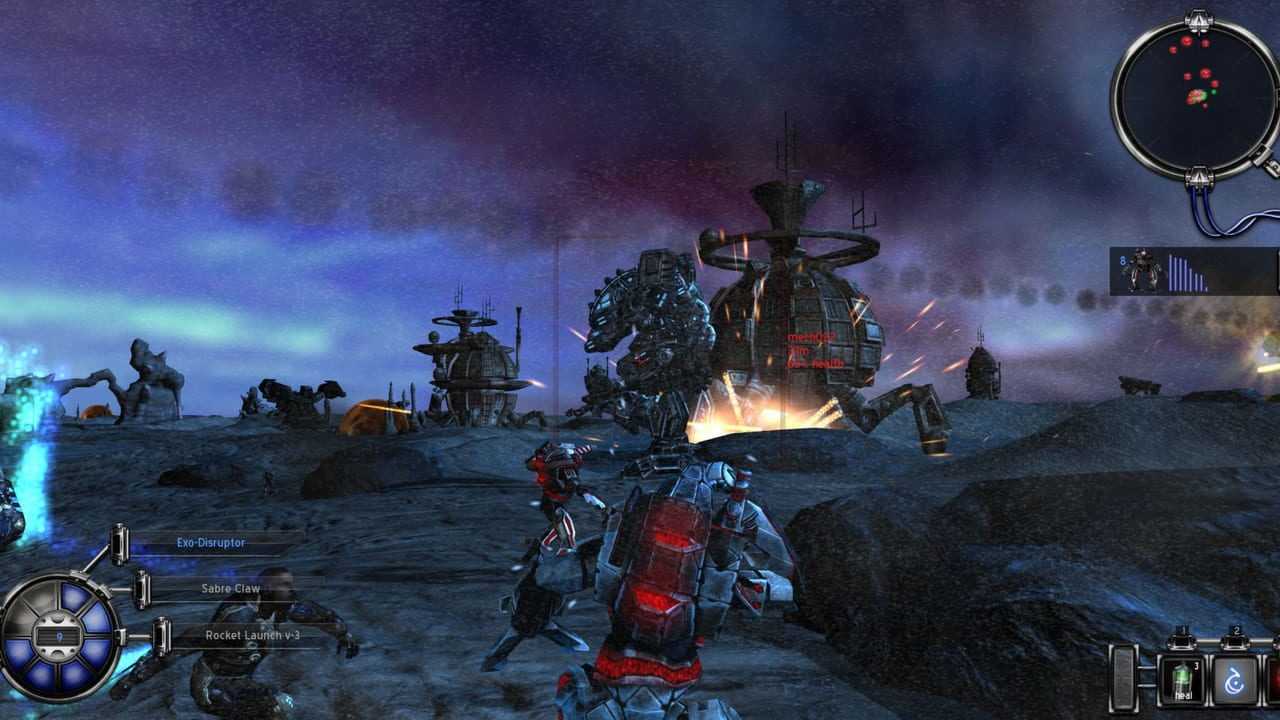Select the Exo-Disruptor weapon

pos(211,543)
